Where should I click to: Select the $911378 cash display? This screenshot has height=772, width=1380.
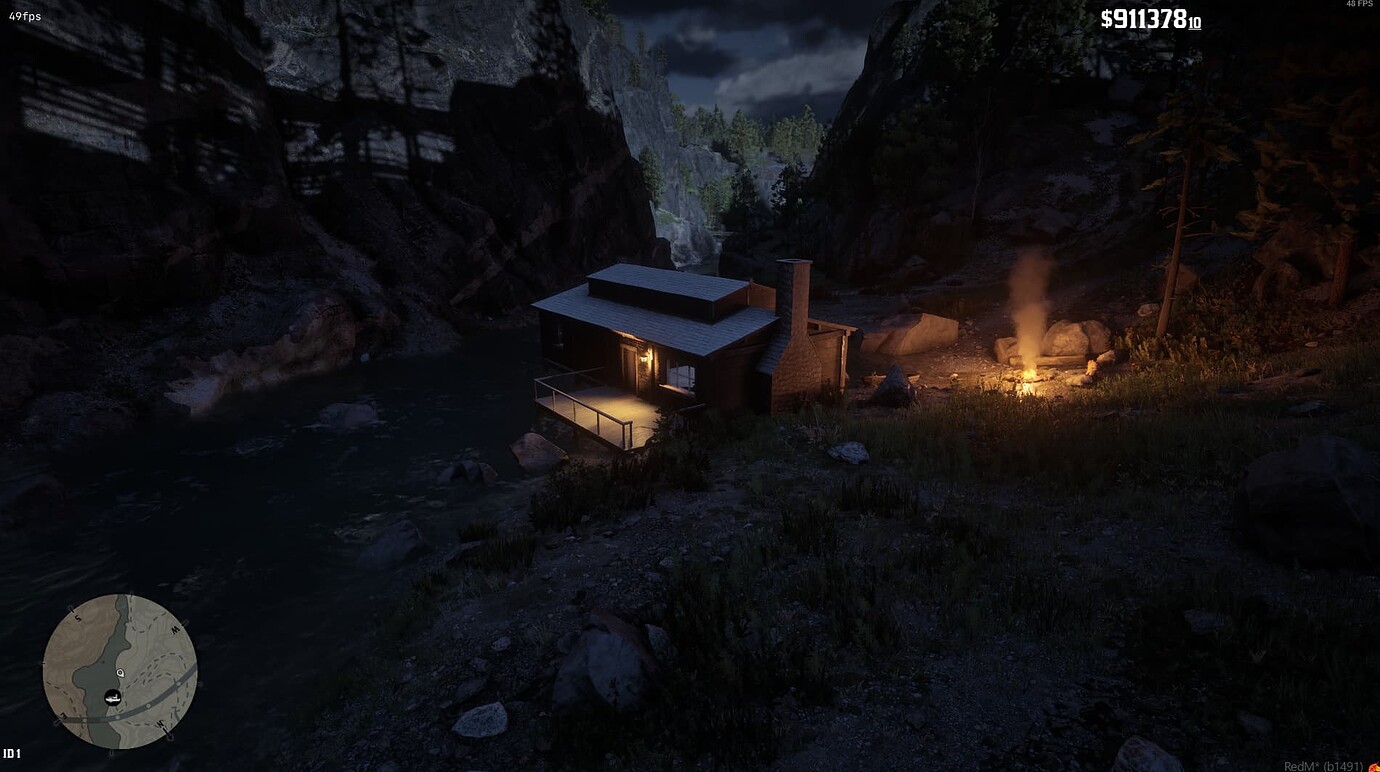(1151, 18)
